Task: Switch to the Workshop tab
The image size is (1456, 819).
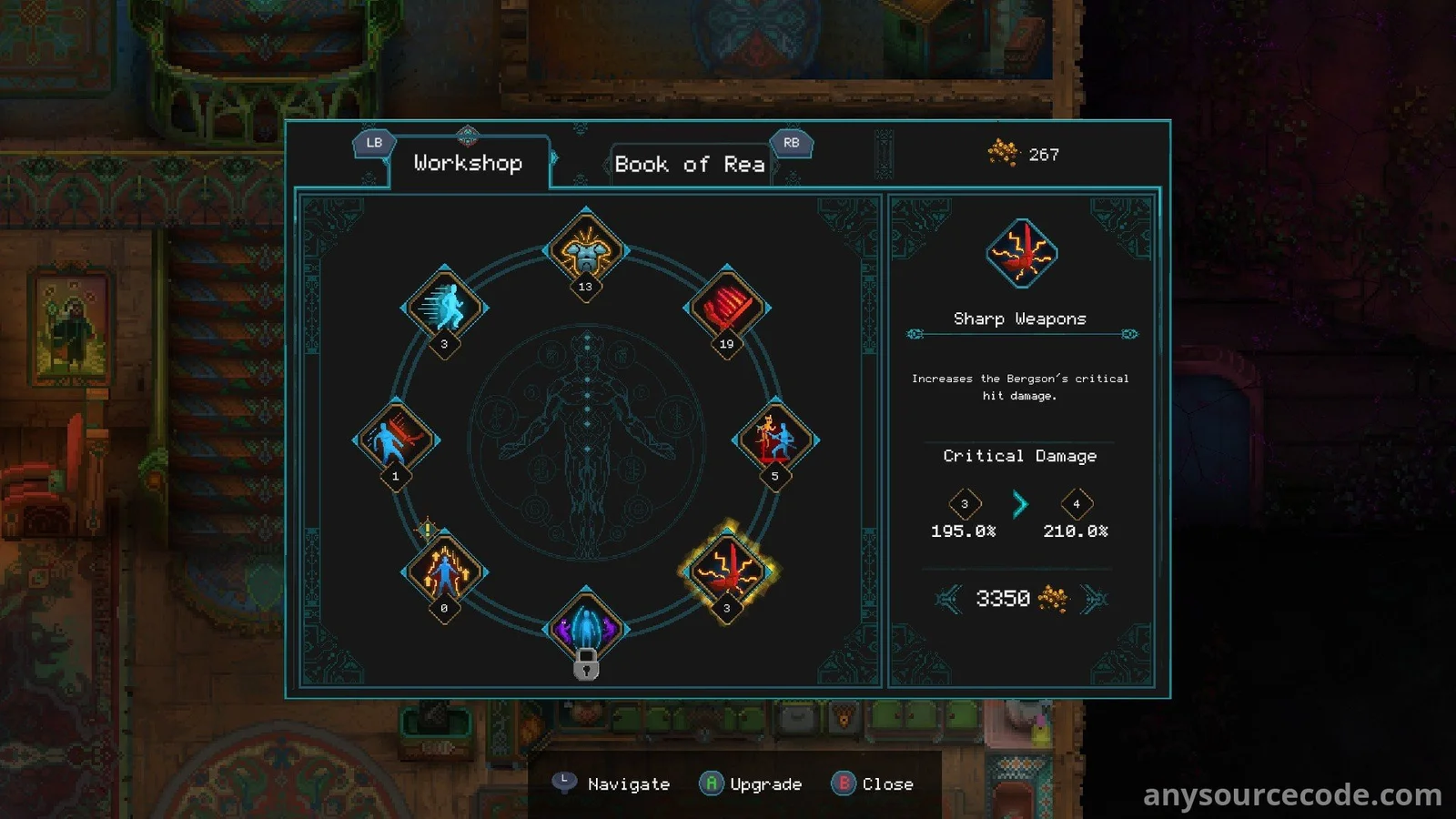Action: click(468, 164)
